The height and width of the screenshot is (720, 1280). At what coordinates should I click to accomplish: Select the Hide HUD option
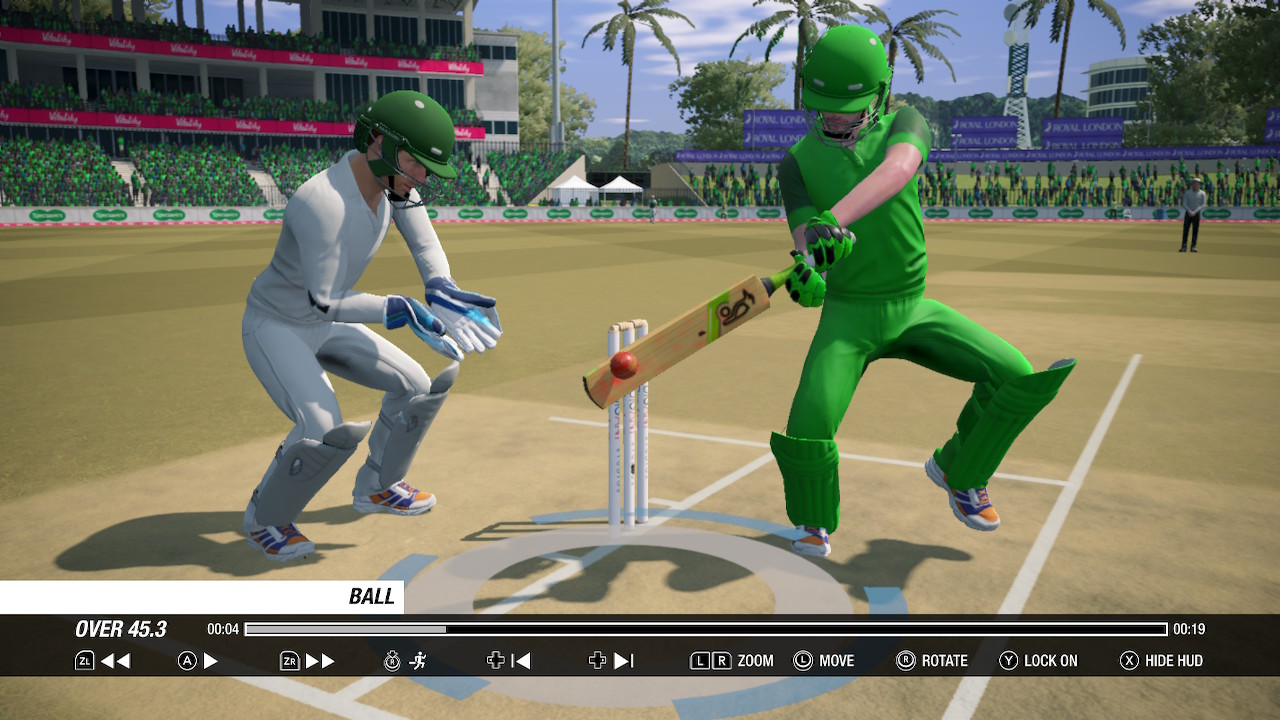coord(1161,661)
